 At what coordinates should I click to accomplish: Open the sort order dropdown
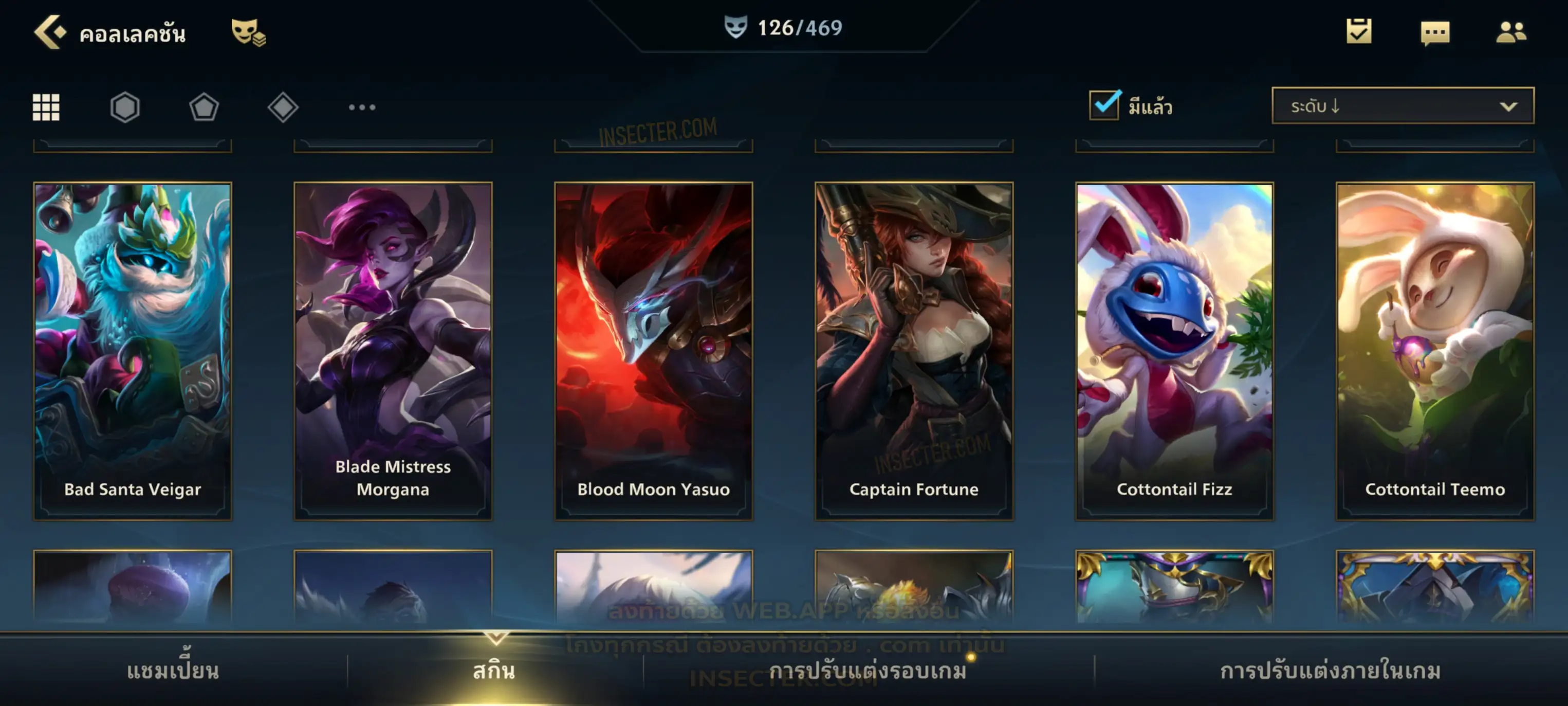pyautogui.click(x=1402, y=106)
